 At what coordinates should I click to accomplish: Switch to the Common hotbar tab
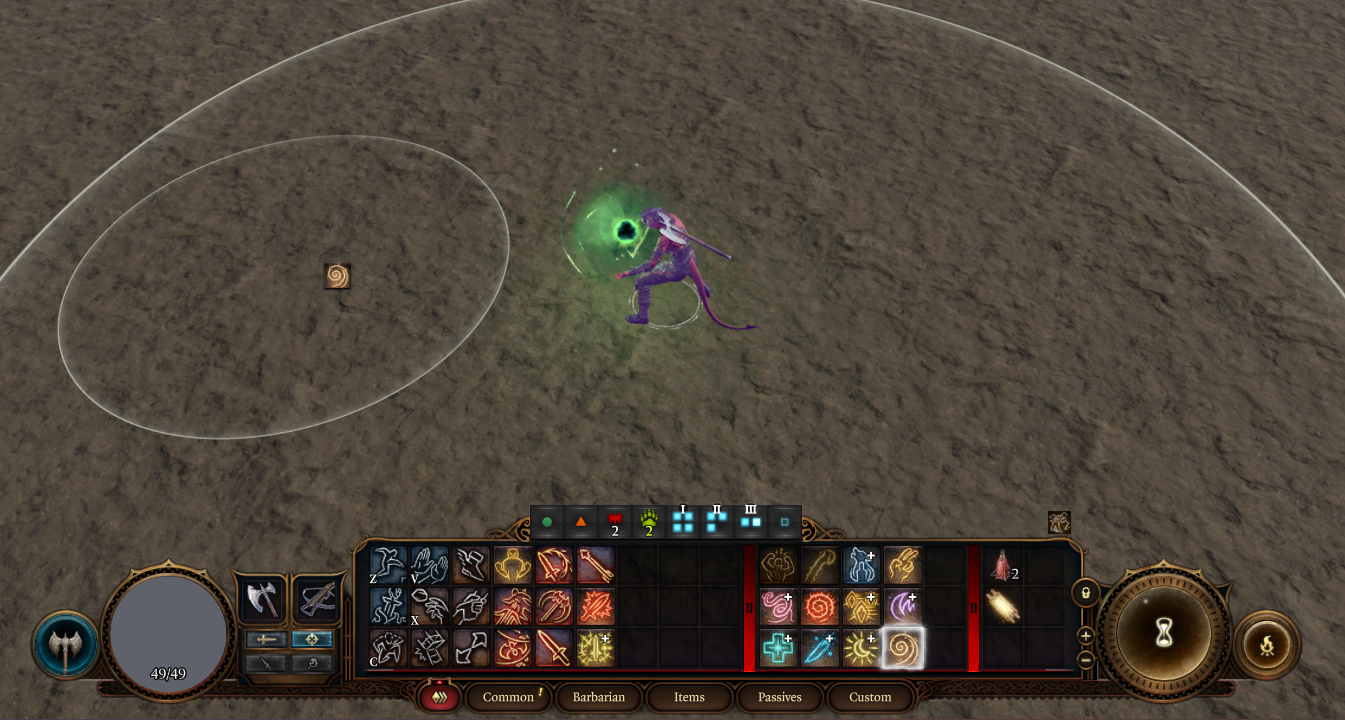coord(508,697)
